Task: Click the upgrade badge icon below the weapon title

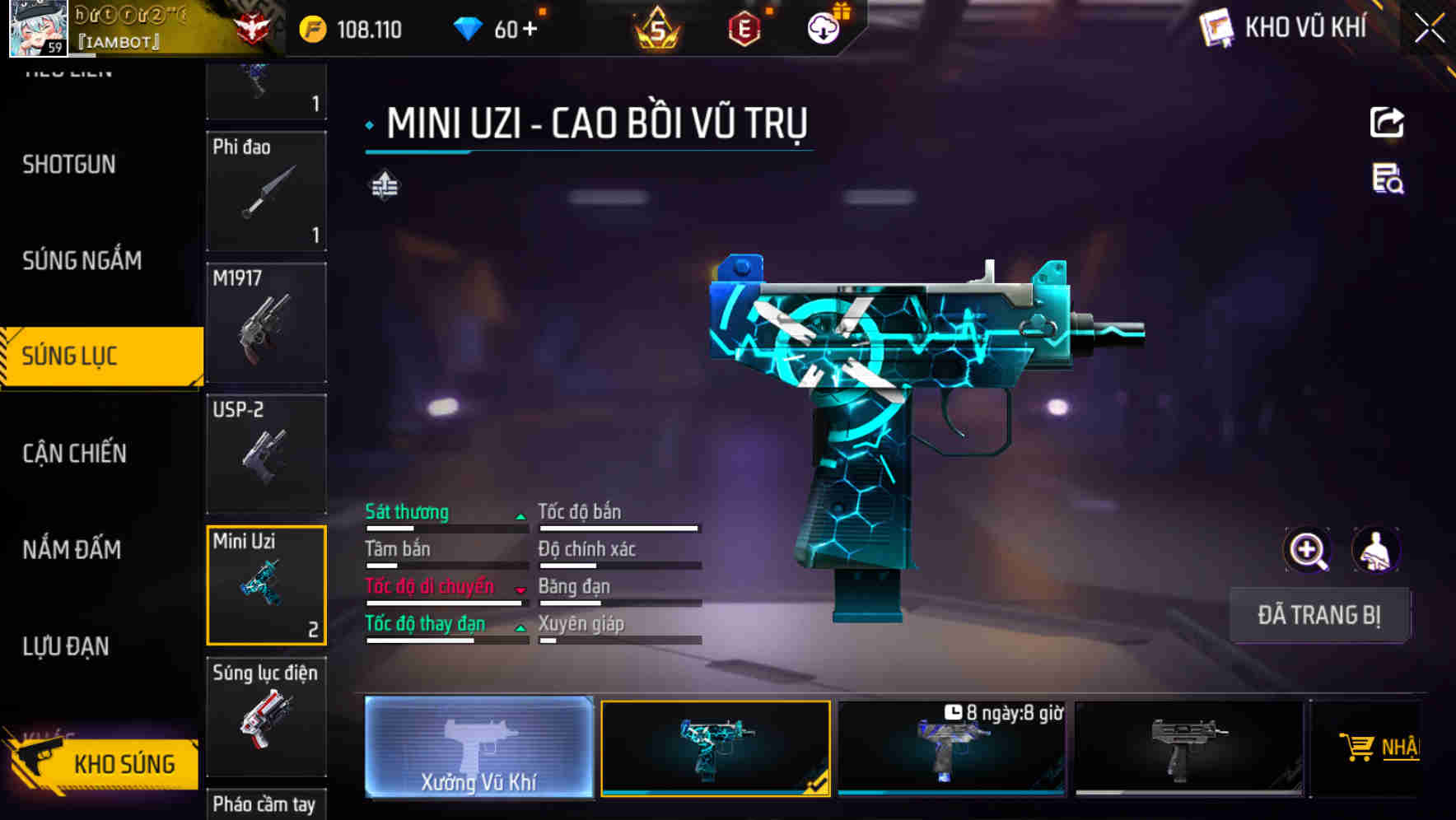Action: pos(382,185)
